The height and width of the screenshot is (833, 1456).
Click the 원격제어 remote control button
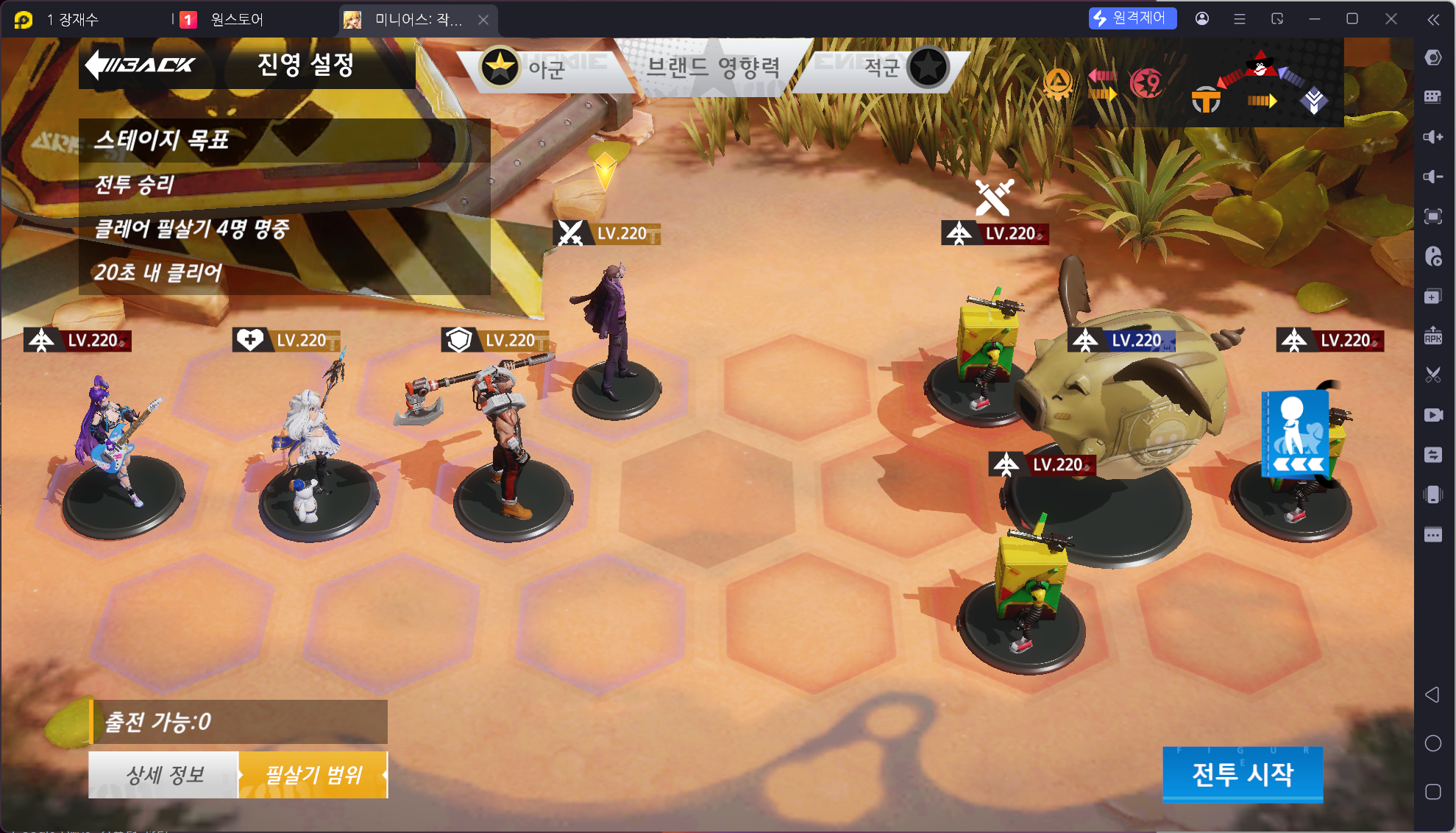pos(1132,18)
